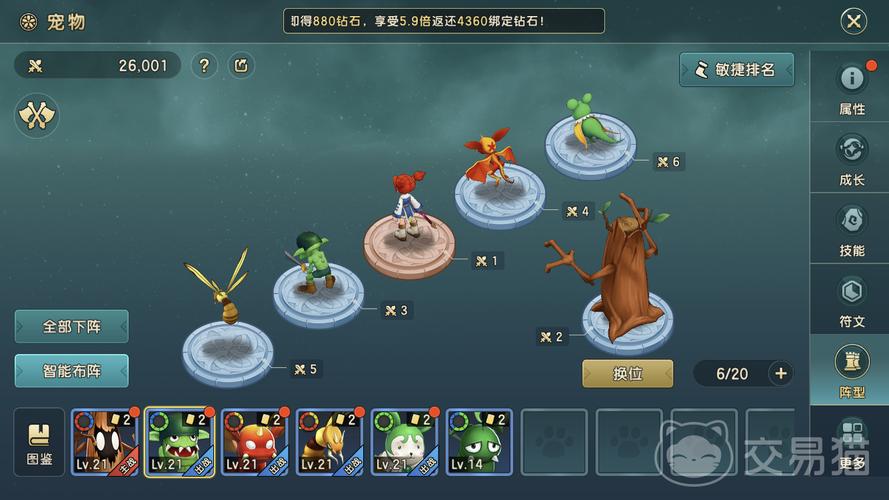Select the 阵型 formation tab
This screenshot has height=500, width=889.
coord(851,369)
